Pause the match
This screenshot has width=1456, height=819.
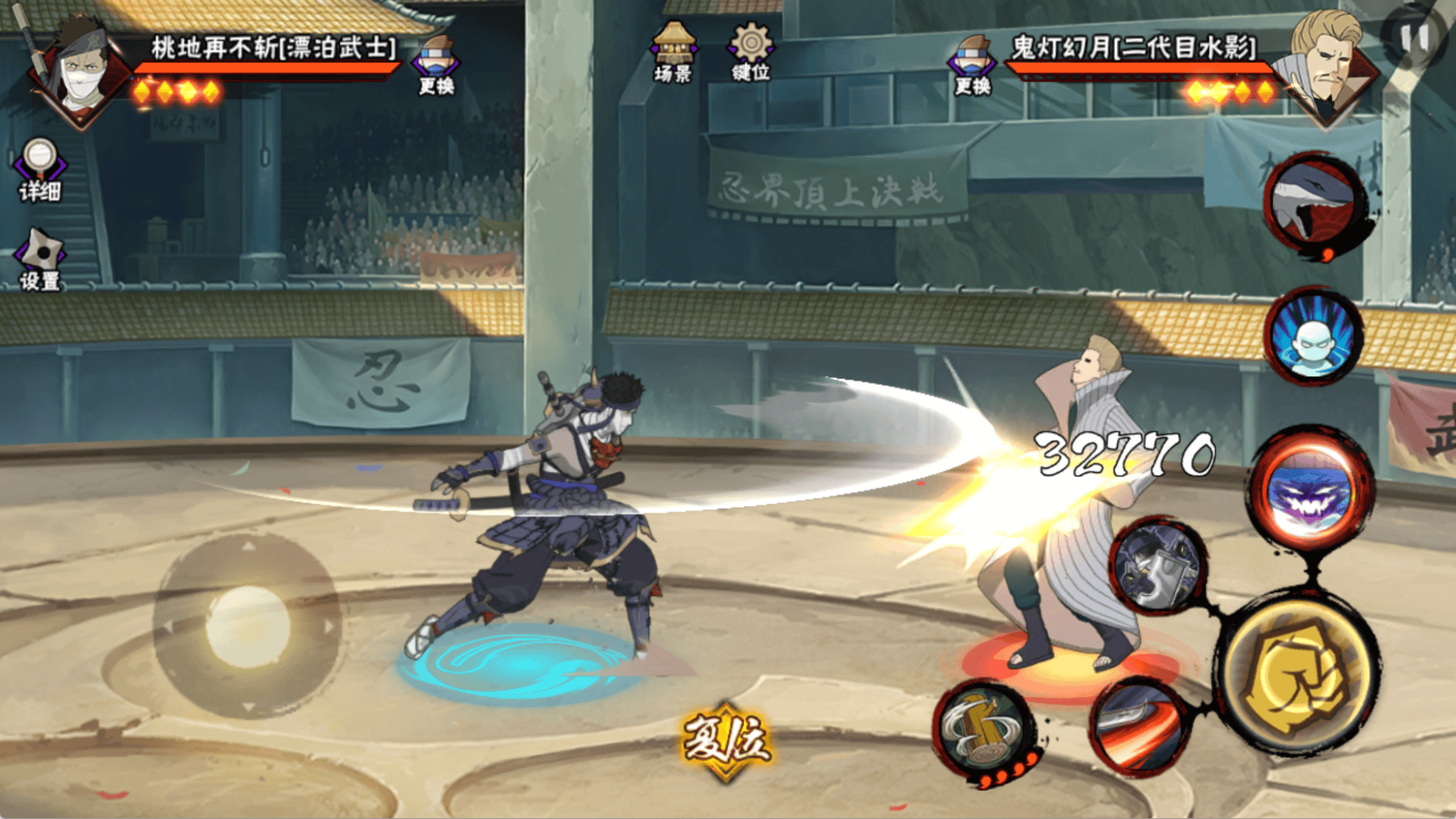pos(1415,37)
